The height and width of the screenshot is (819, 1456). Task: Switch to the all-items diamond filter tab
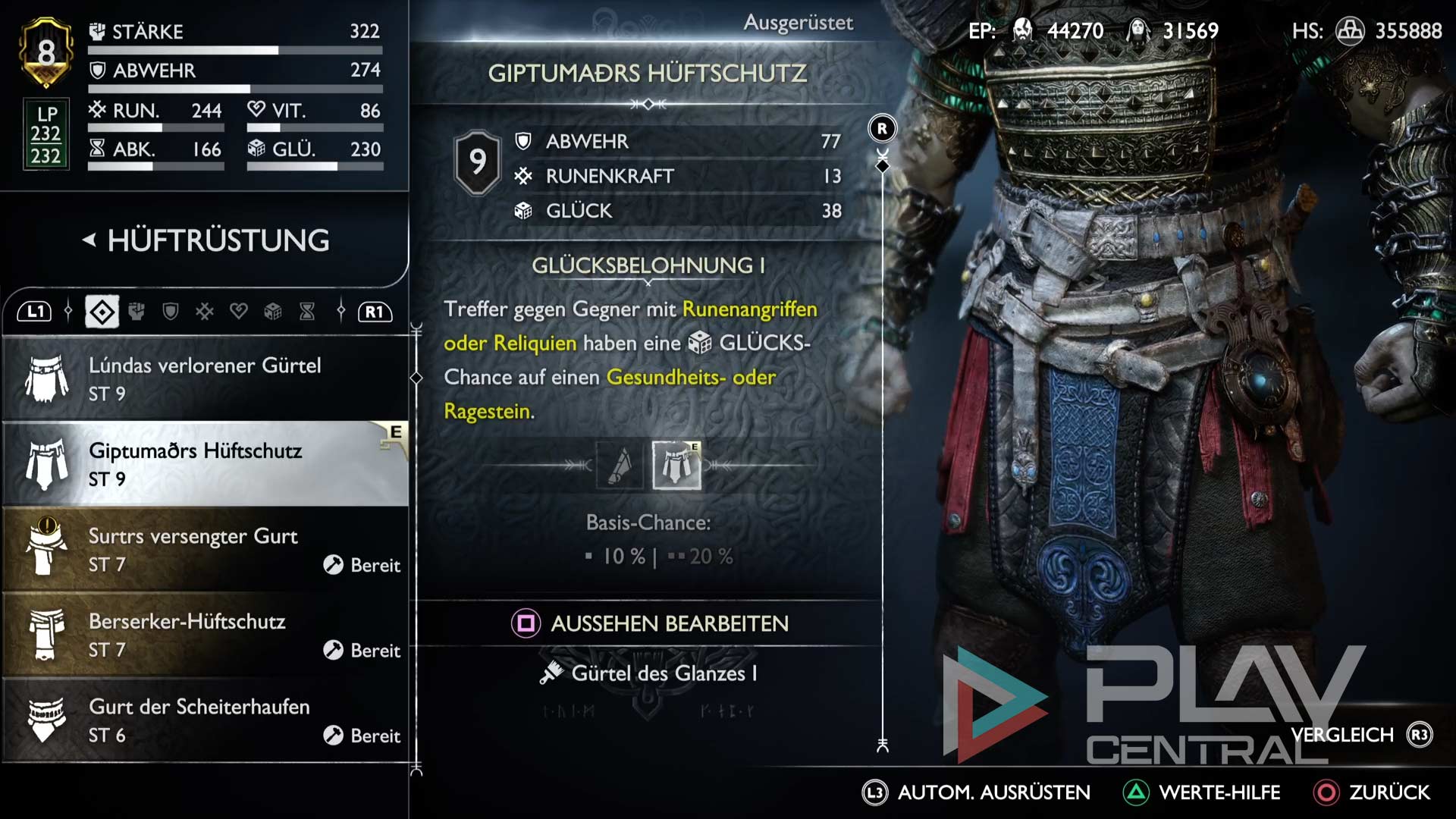tap(102, 312)
